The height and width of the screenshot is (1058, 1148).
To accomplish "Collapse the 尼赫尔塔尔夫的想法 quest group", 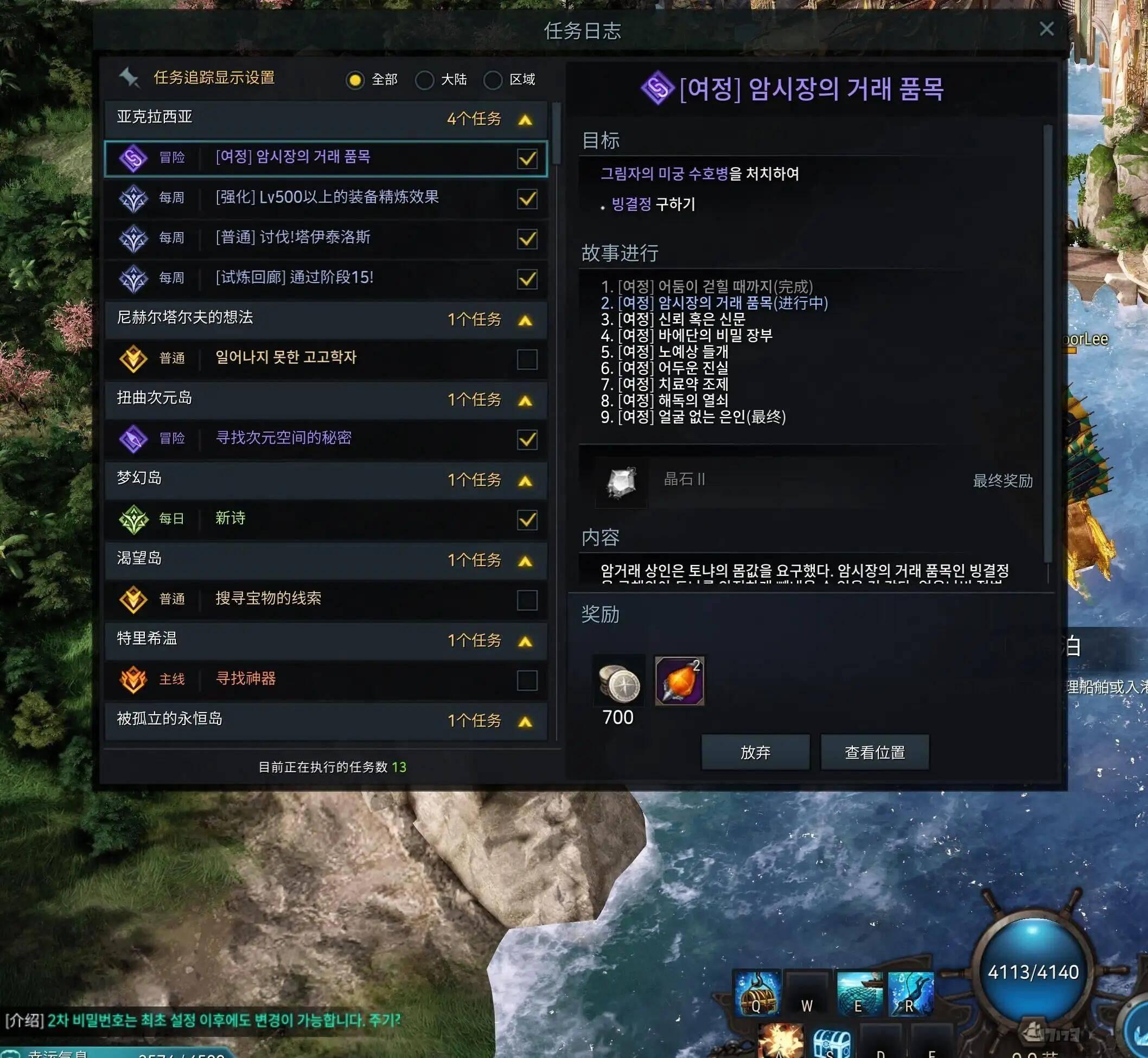I will 525,320.
